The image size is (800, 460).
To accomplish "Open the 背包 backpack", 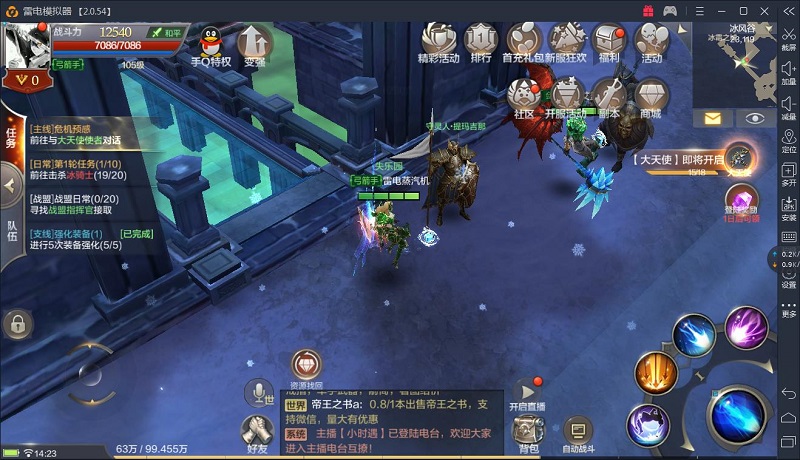I will (x=526, y=434).
